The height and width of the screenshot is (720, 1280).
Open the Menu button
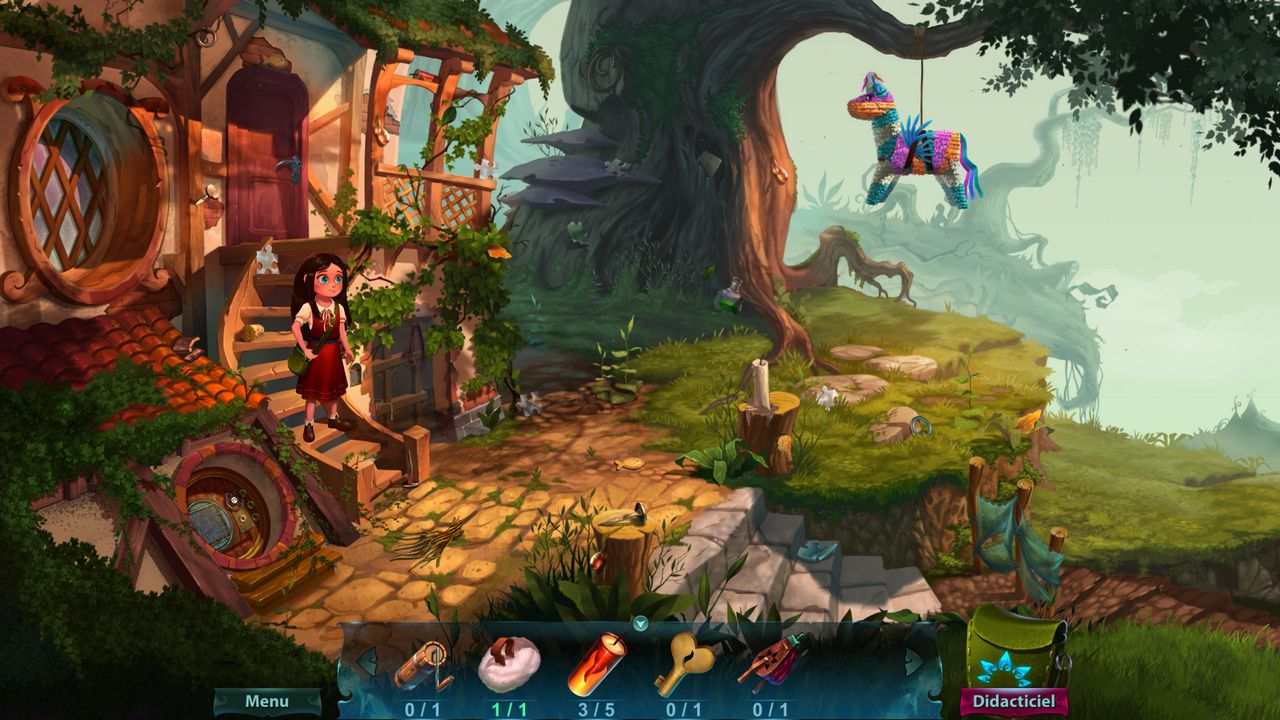point(267,702)
